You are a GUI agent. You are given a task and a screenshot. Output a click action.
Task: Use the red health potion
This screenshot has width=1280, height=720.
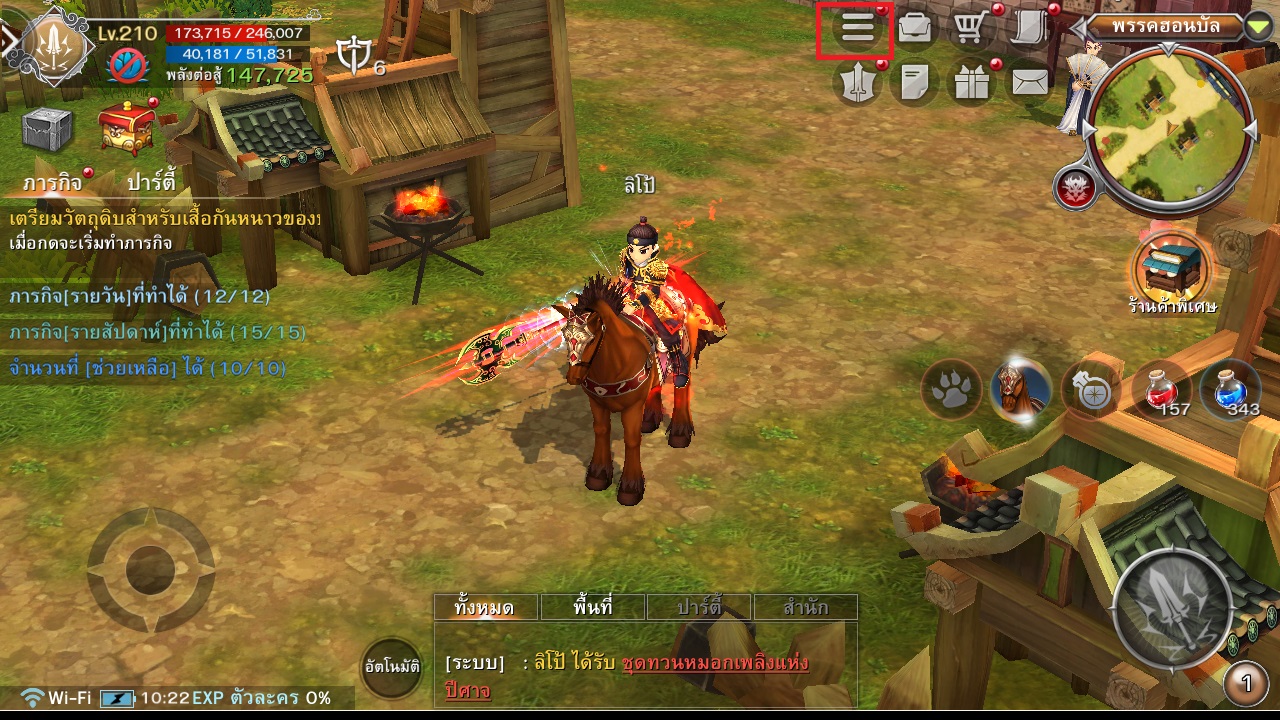pos(1160,388)
